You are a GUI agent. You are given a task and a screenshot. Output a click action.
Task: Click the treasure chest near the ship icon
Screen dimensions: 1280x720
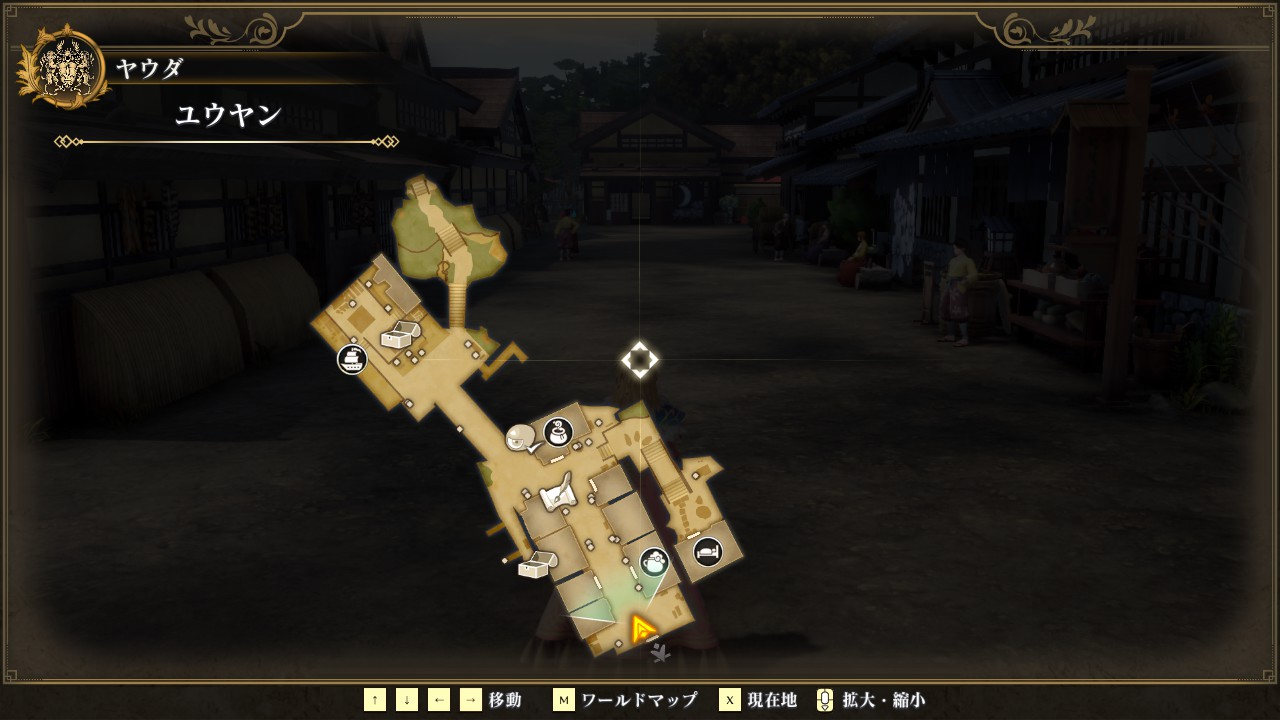[x=398, y=336]
